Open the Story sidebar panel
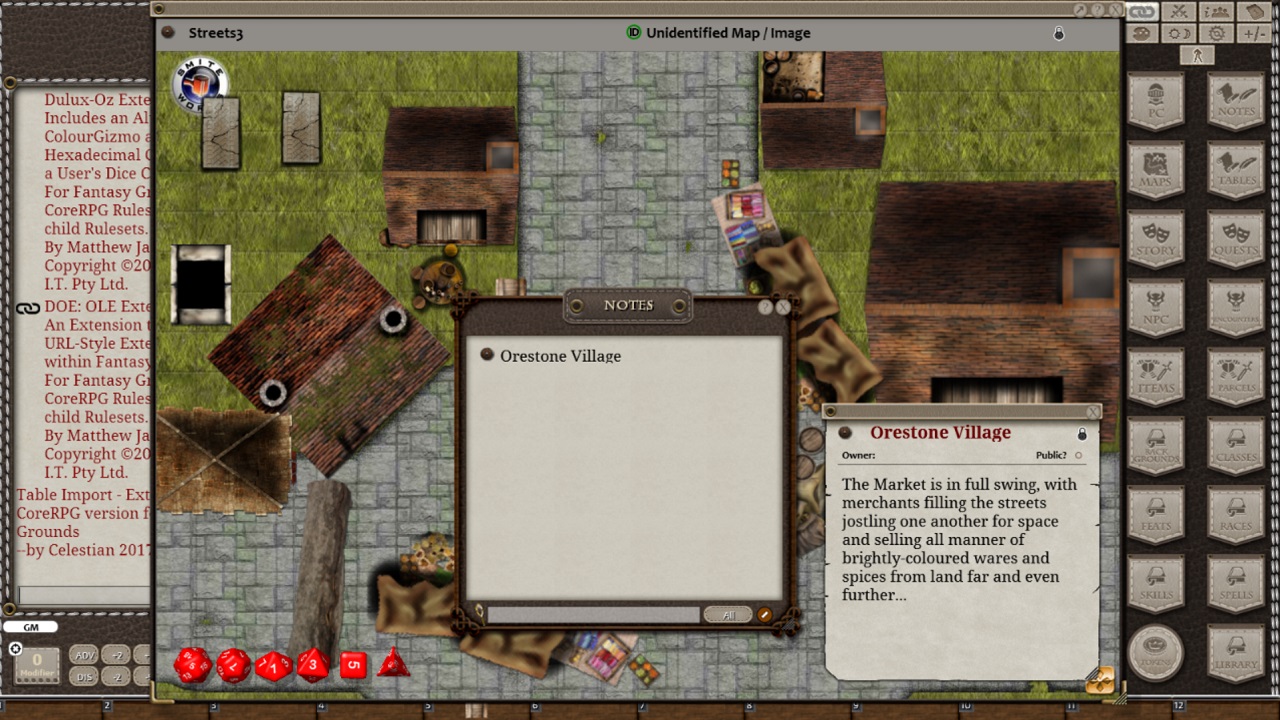This screenshot has height=720, width=1280. [1156, 239]
